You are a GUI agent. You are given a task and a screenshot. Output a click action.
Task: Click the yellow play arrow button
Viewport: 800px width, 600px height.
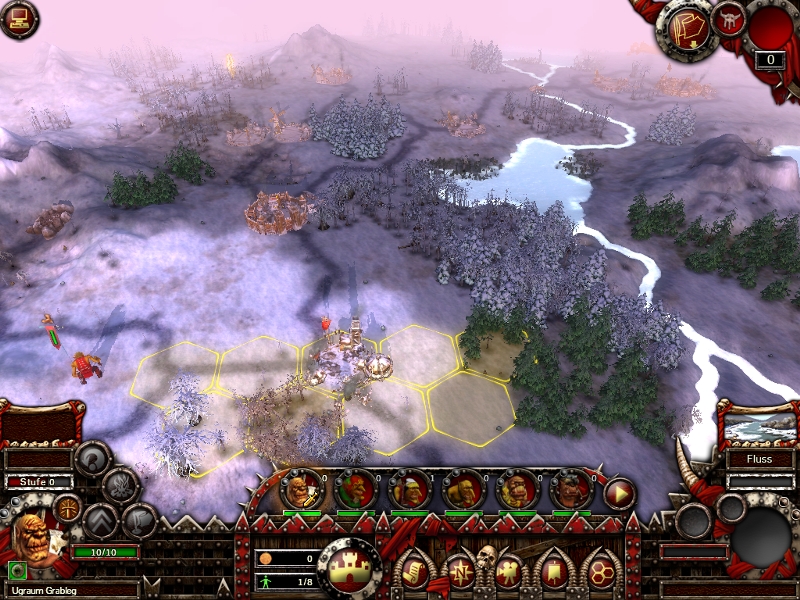(619, 493)
